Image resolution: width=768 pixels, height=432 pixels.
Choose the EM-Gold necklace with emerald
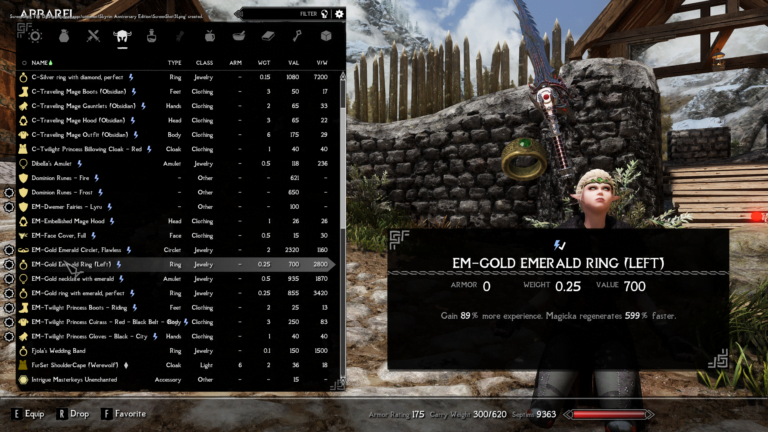click(x=77, y=279)
